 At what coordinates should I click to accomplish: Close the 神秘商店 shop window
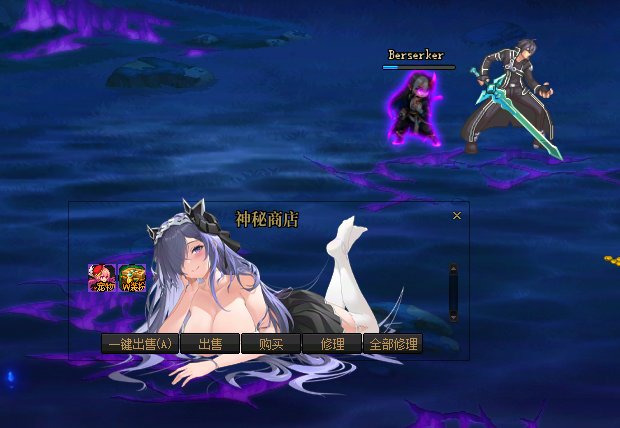pyautogui.click(x=457, y=216)
